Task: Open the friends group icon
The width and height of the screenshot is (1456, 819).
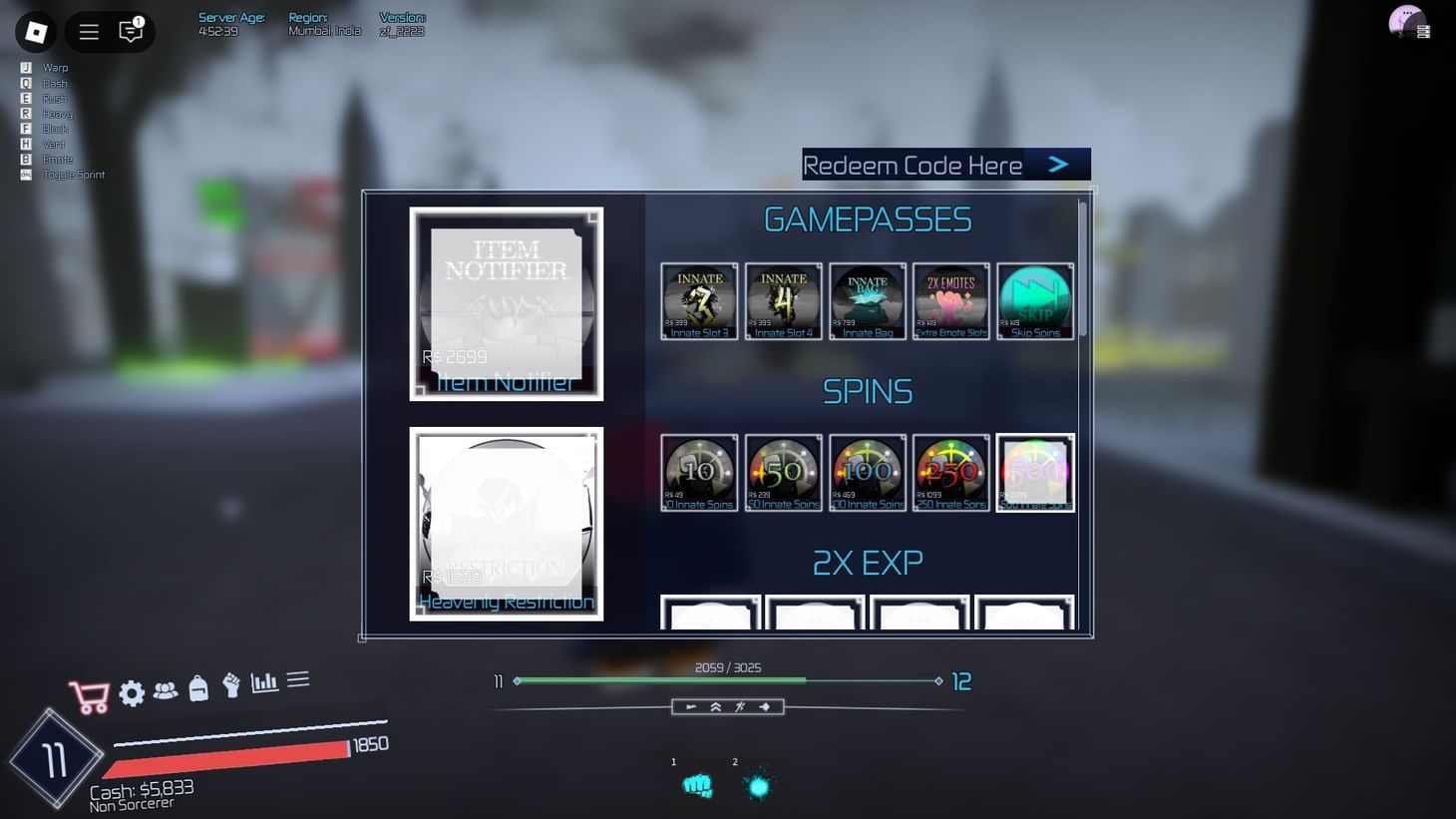Action: [166, 692]
